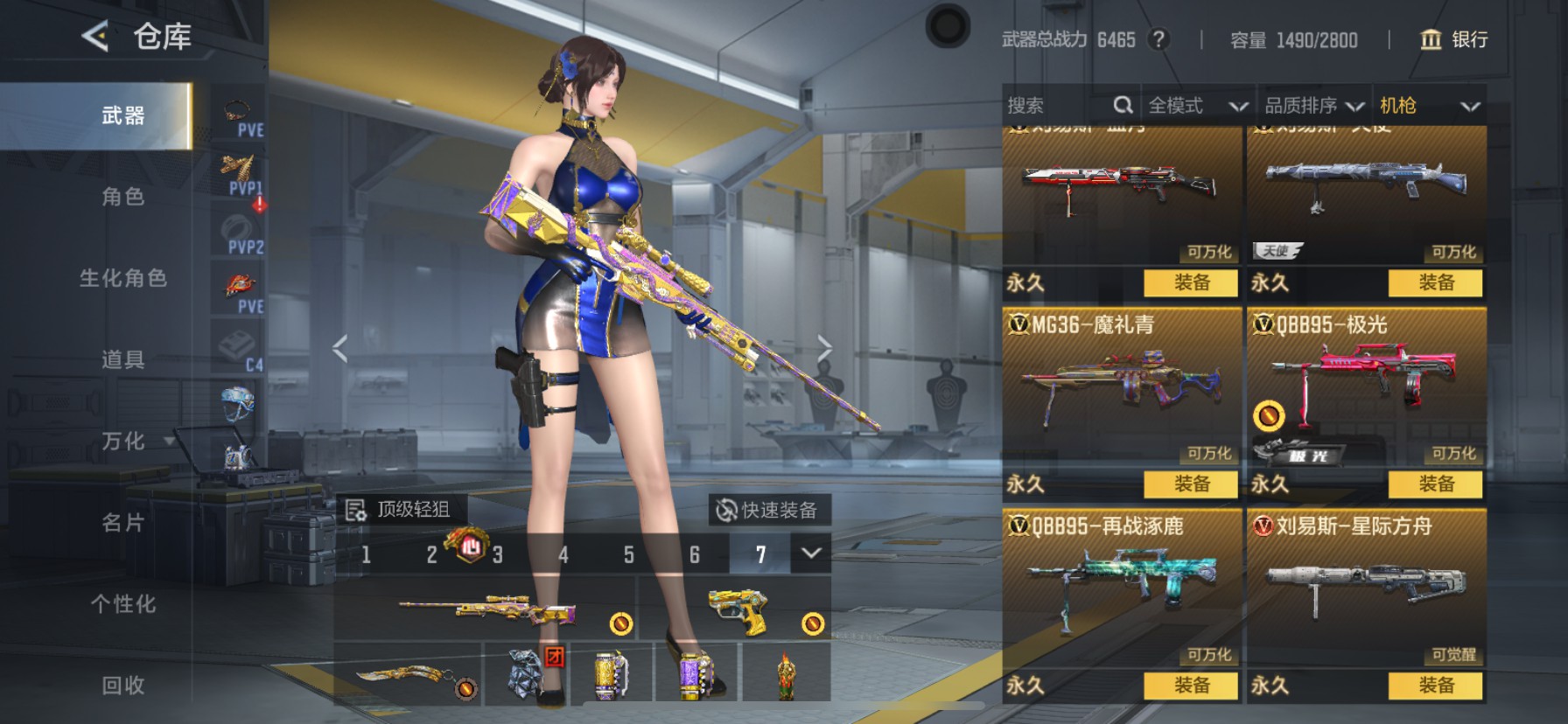Click the search magnifier icon
This screenshot has height=724, width=1568.
click(1124, 105)
